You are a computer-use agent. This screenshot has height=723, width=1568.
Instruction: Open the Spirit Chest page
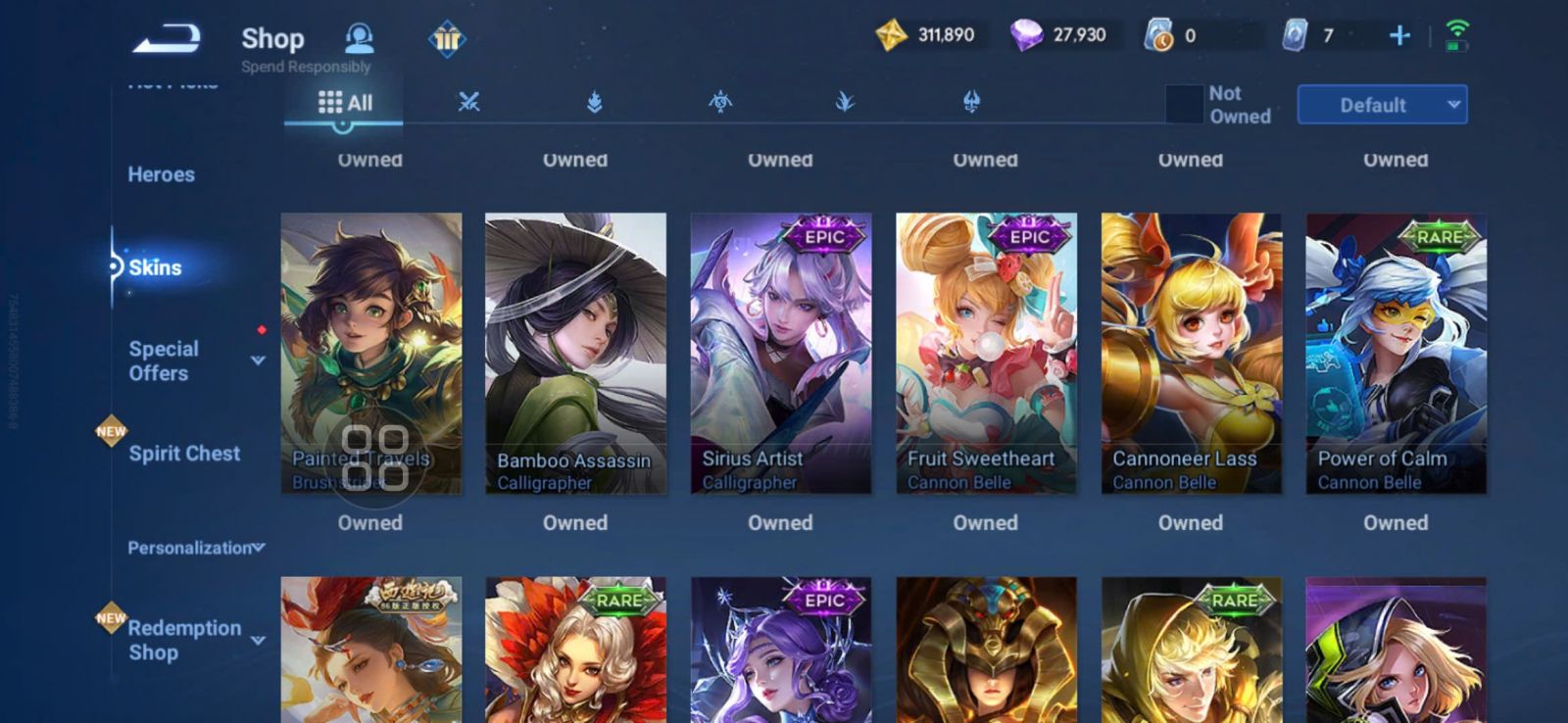pyautogui.click(x=184, y=454)
